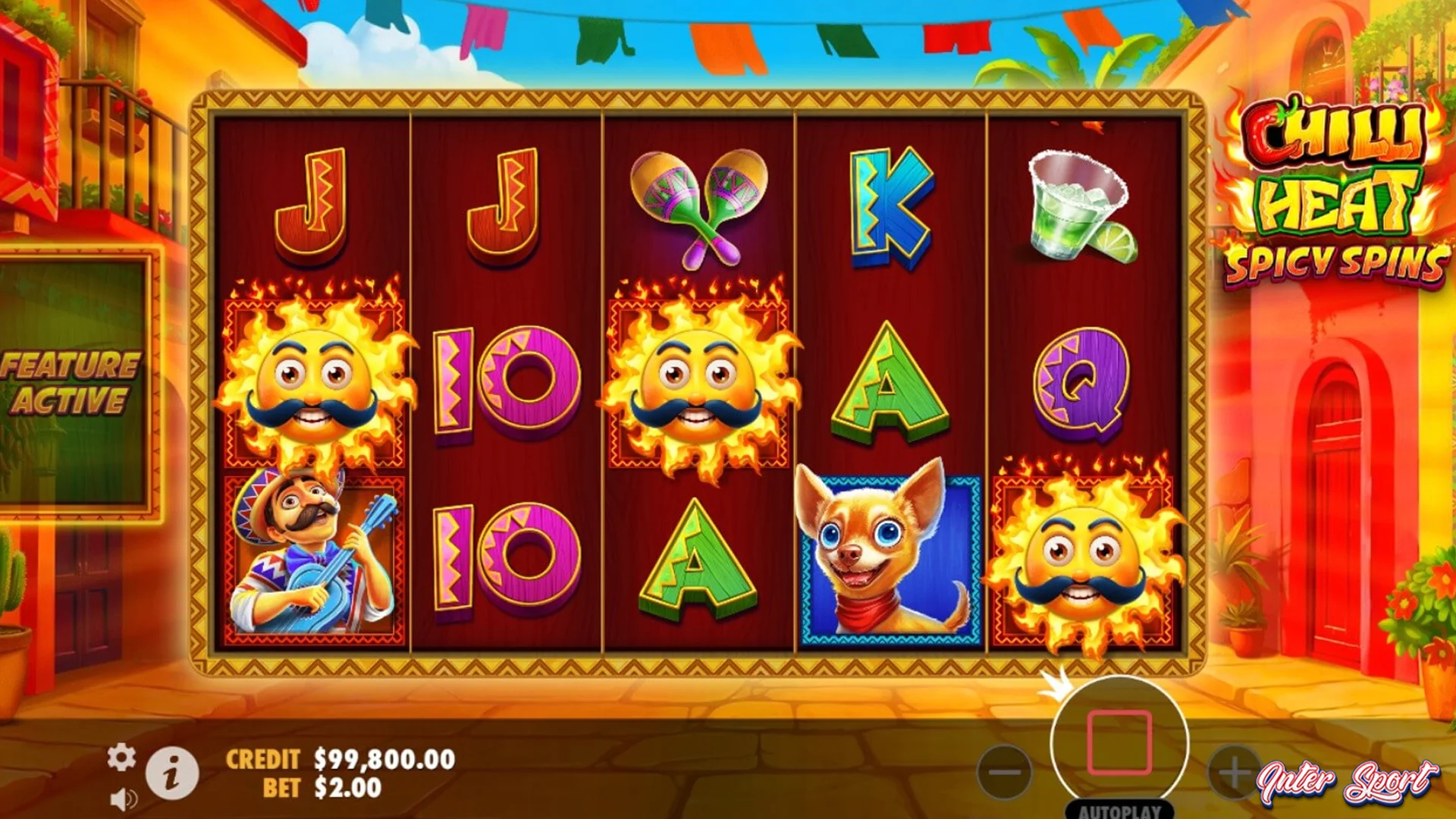Select the flaming sun wild symbol on reel one
Screen dimensions: 1456x819
click(315, 378)
